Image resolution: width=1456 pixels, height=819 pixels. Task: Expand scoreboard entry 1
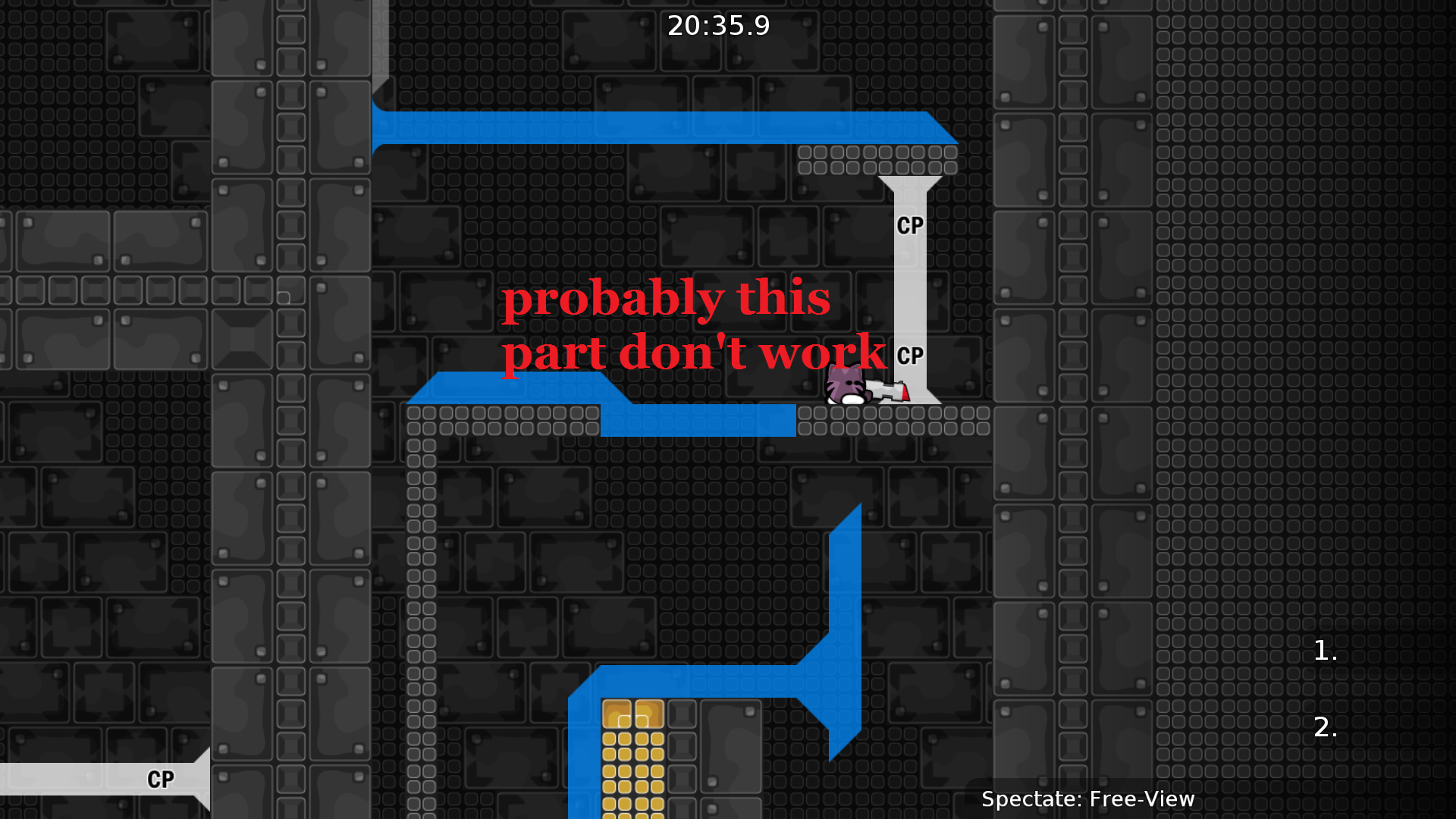tap(1324, 651)
